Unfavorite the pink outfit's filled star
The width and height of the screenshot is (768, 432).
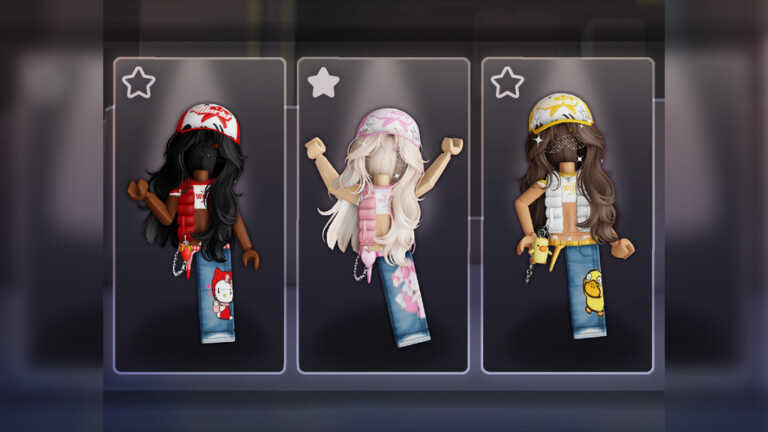pyautogui.click(x=323, y=83)
